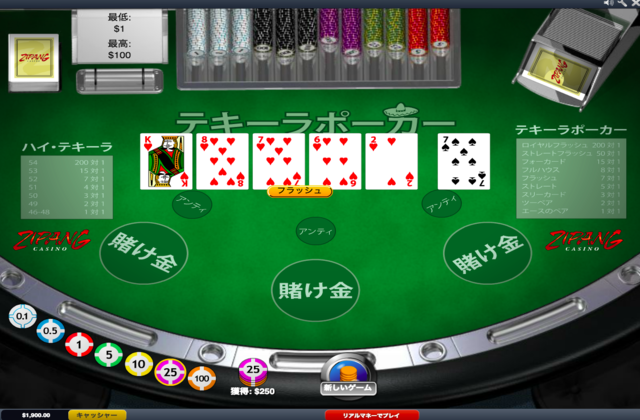The width and height of the screenshot is (640, 420).
Task: Choose the yellow 10 chip
Action: pos(139,362)
